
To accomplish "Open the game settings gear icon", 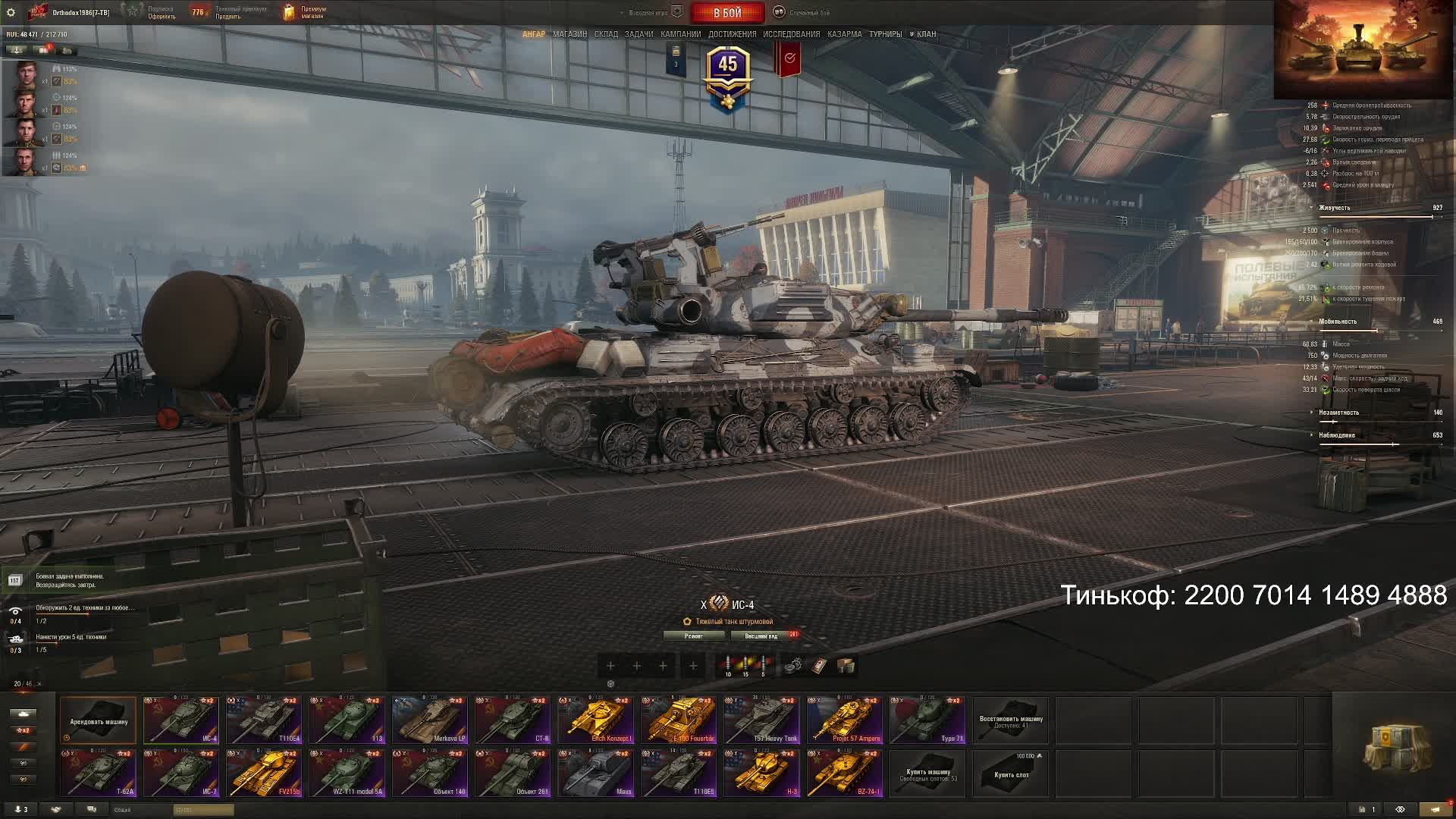I will tap(11, 12).
